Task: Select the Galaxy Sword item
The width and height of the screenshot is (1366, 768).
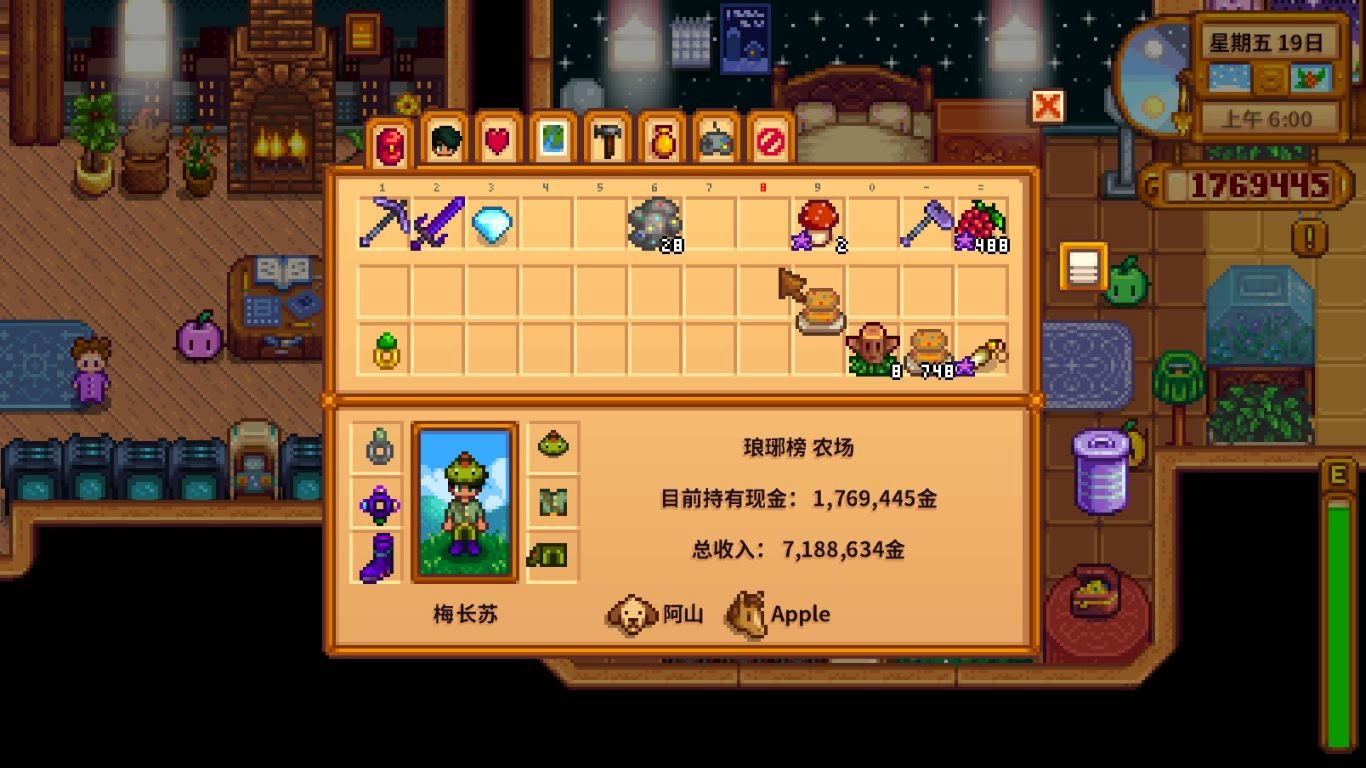Action: [x=435, y=222]
